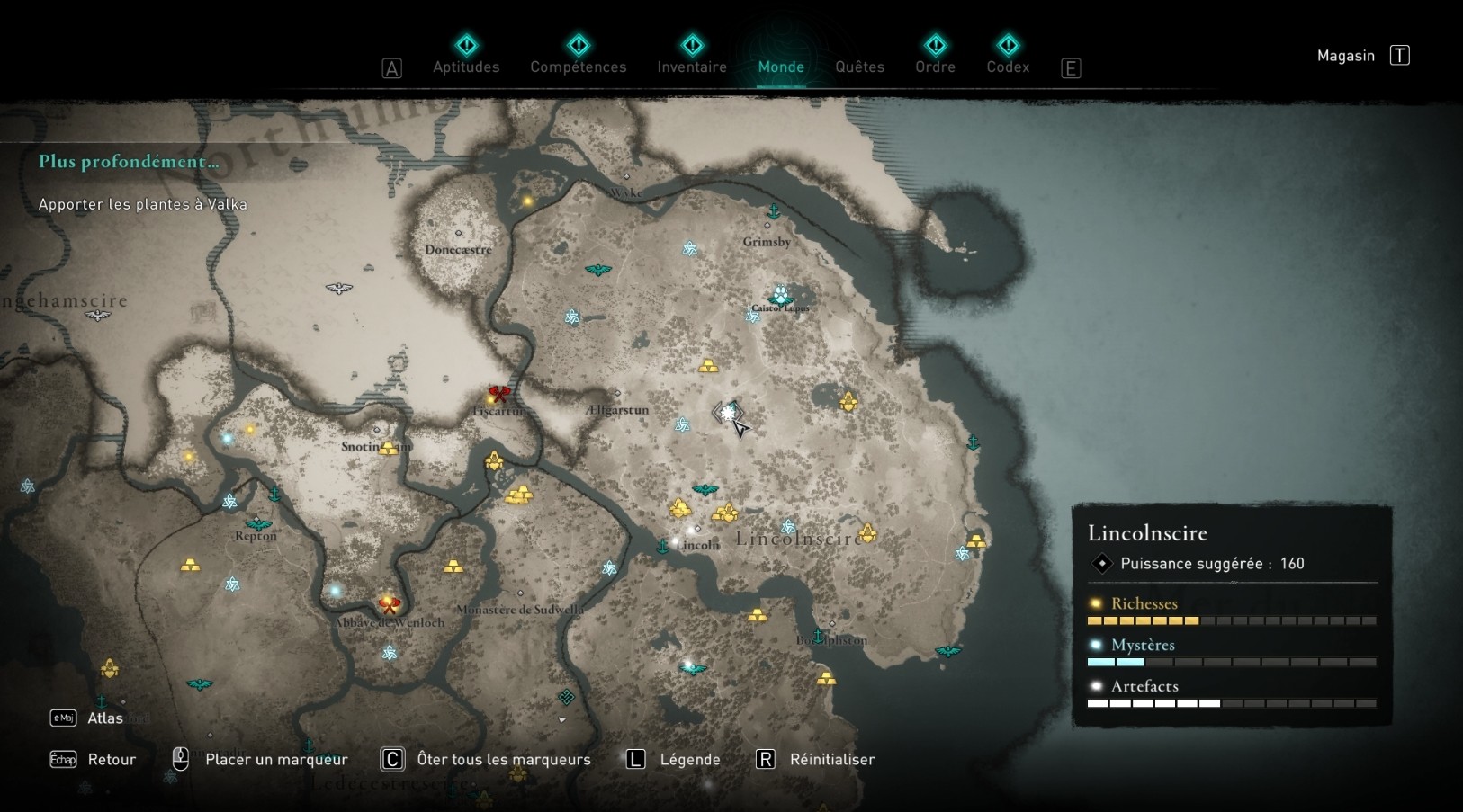This screenshot has height=812, width=1463.
Task: Select the Grimsby location on the map
Action: [767, 241]
